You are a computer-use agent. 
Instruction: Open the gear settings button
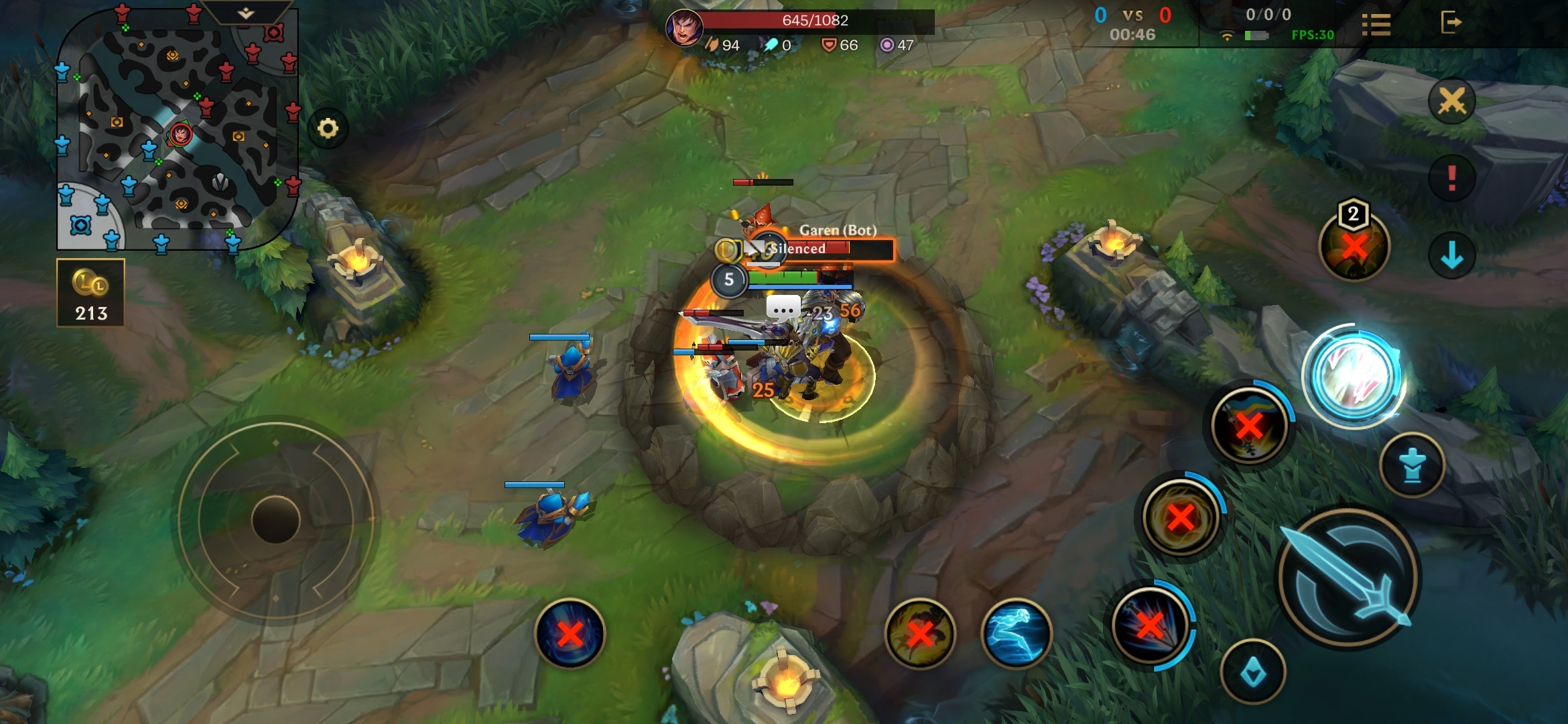pyautogui.click(x=328, y=128)
